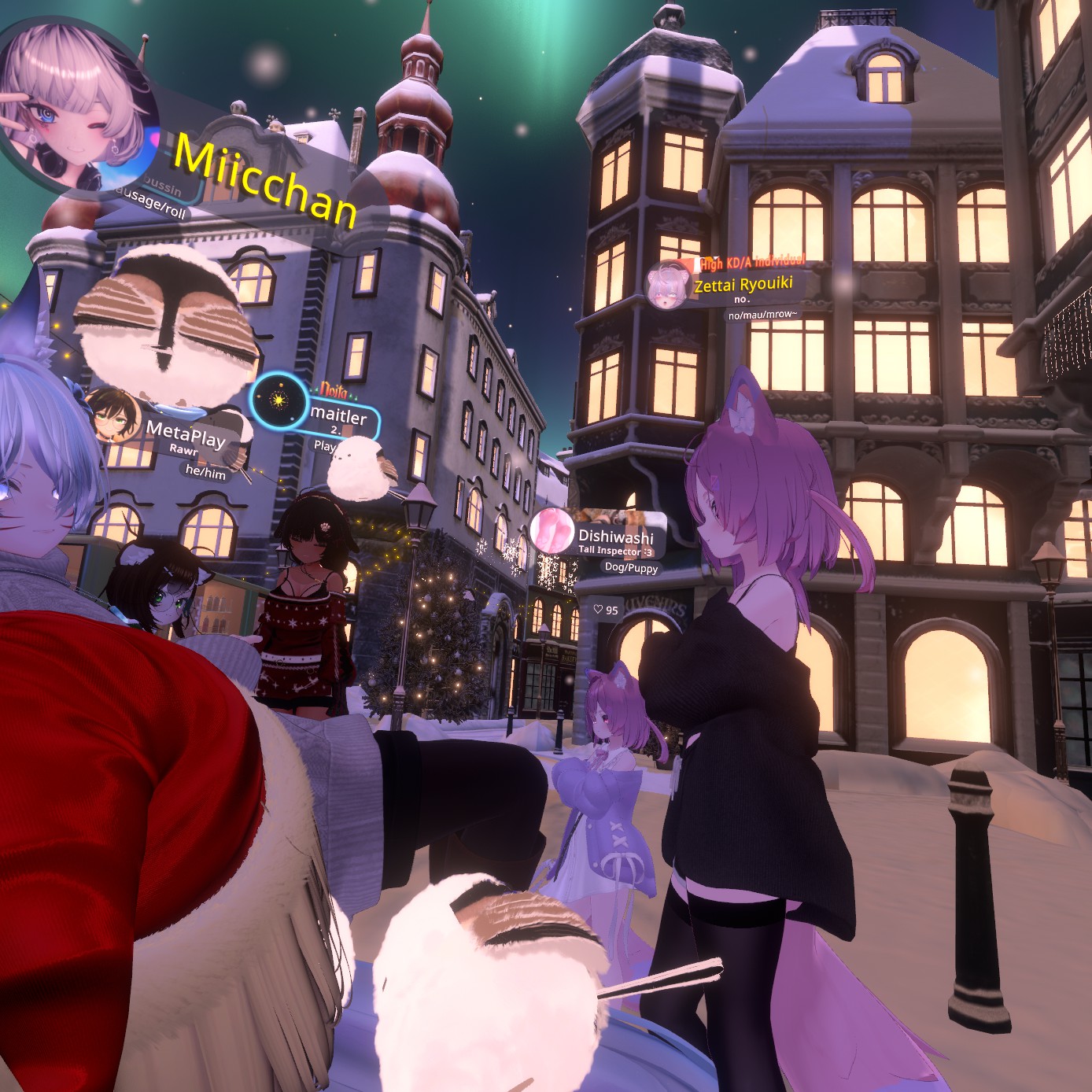Screen dimensions: 1092x1092
Task: Click Dishiwashi's pink profile icon
Action: click(x=552, y=529)
